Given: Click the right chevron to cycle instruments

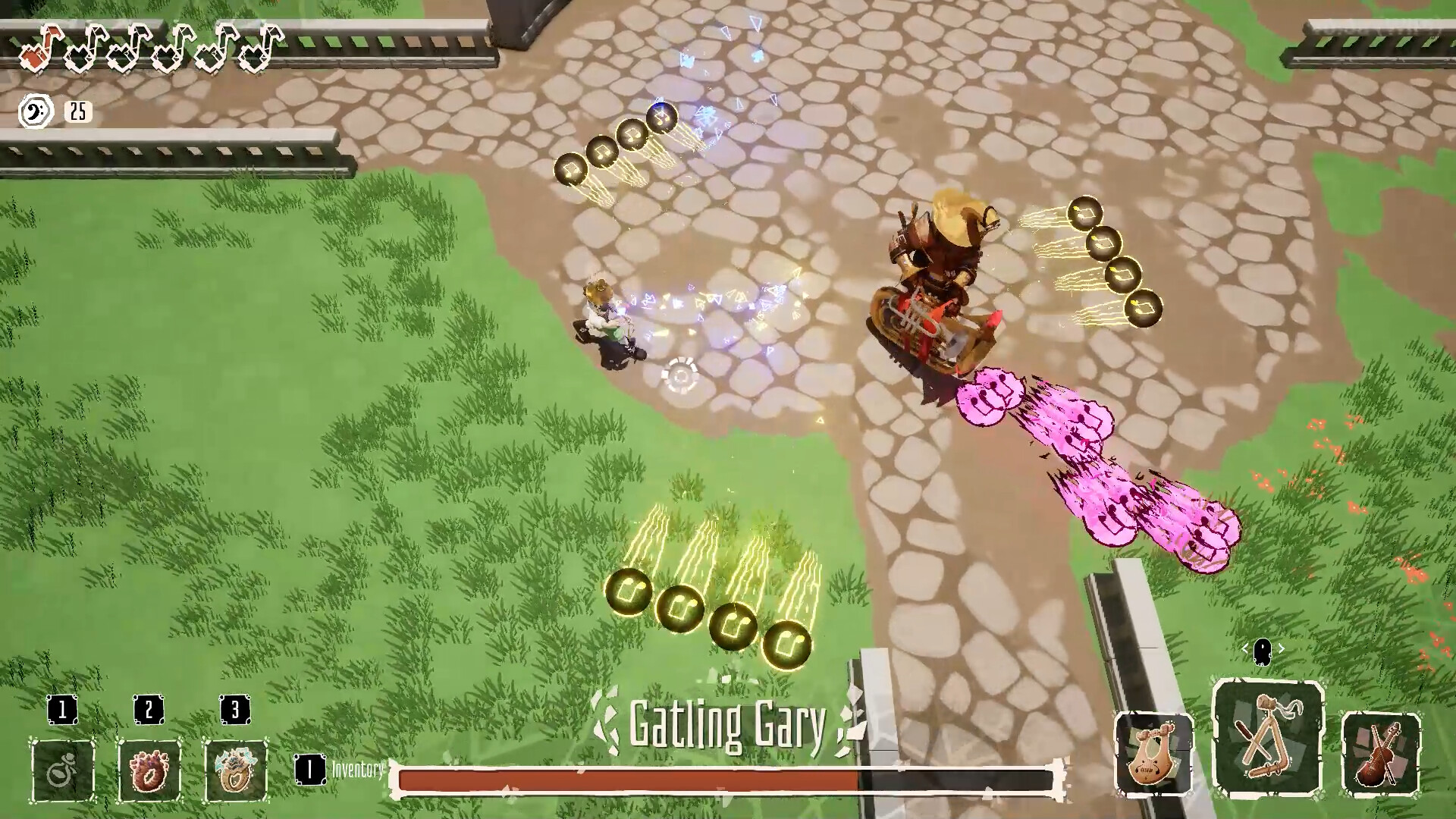Looking at the screenshot, I should coord(1283,648).
